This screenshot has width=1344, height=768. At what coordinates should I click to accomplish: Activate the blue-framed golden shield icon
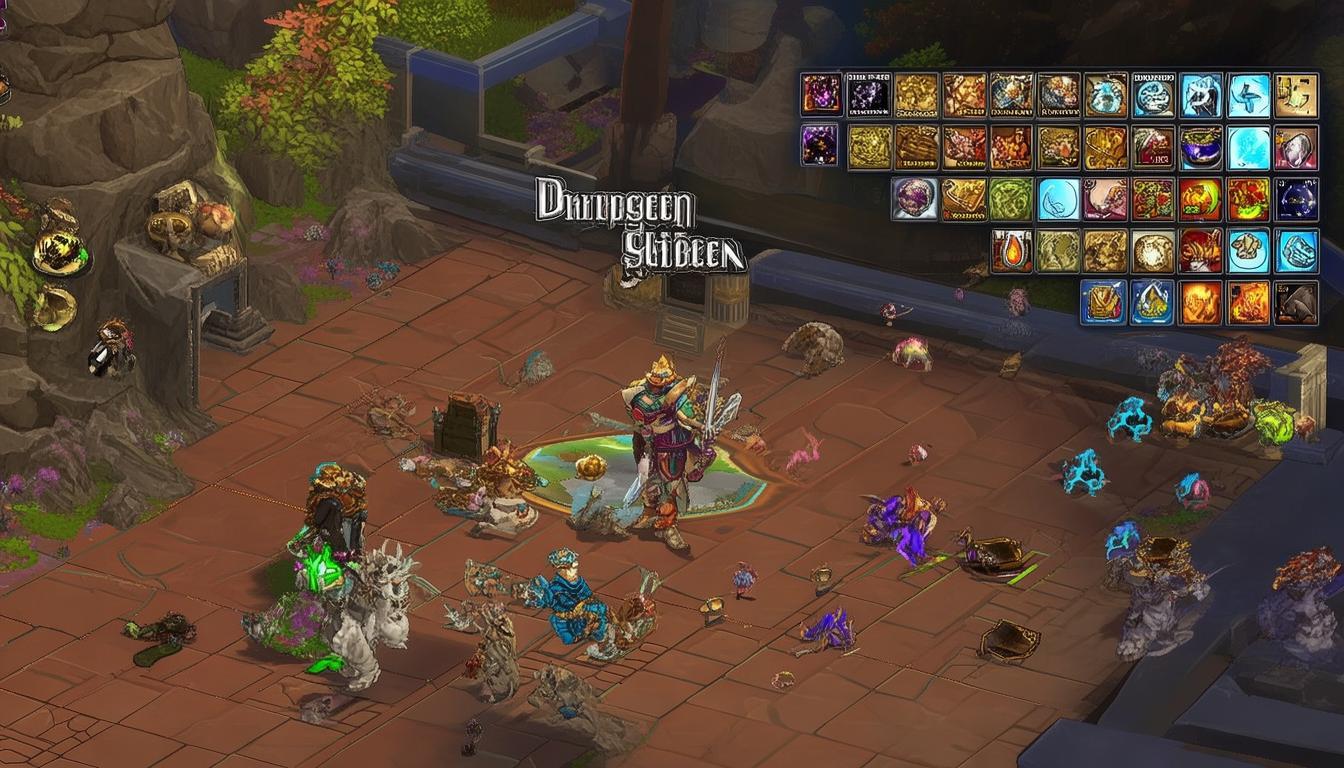pos(1104,302)
